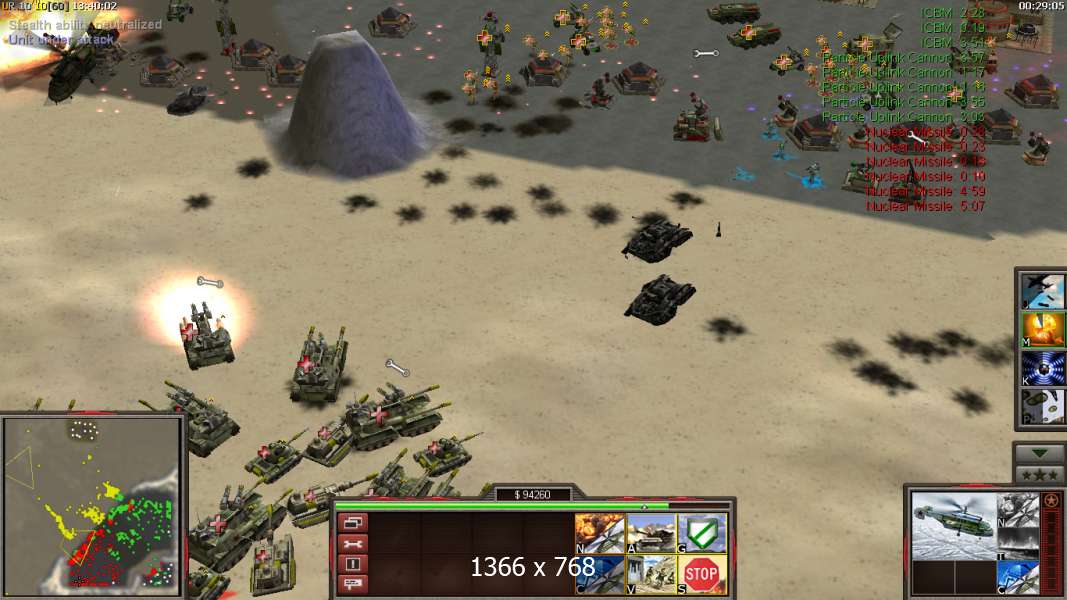
Task: Activate the Stop command
Action: click(x=702, y=574)
